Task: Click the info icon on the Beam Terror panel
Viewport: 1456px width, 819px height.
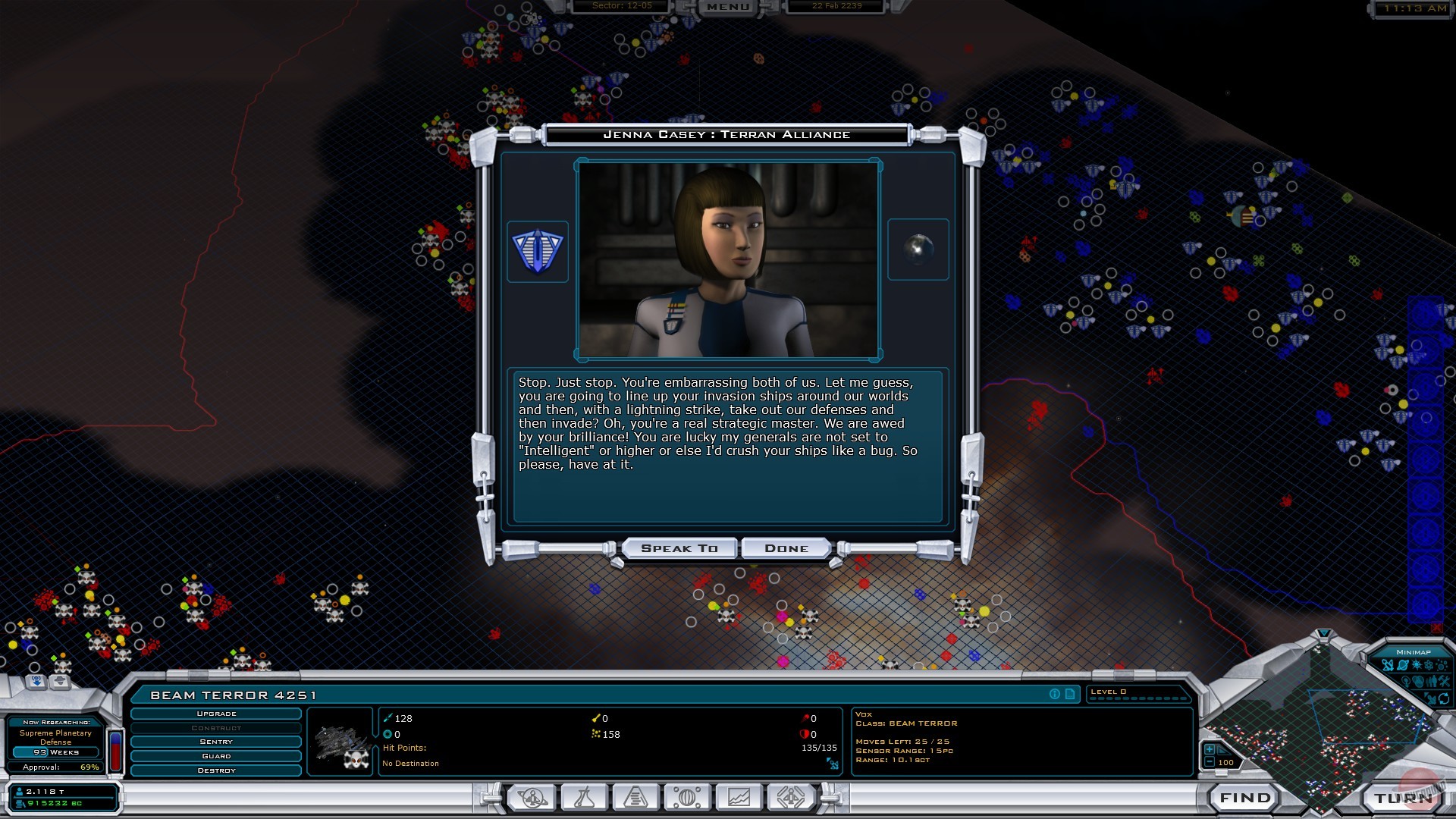Action: click(1055, 693)
